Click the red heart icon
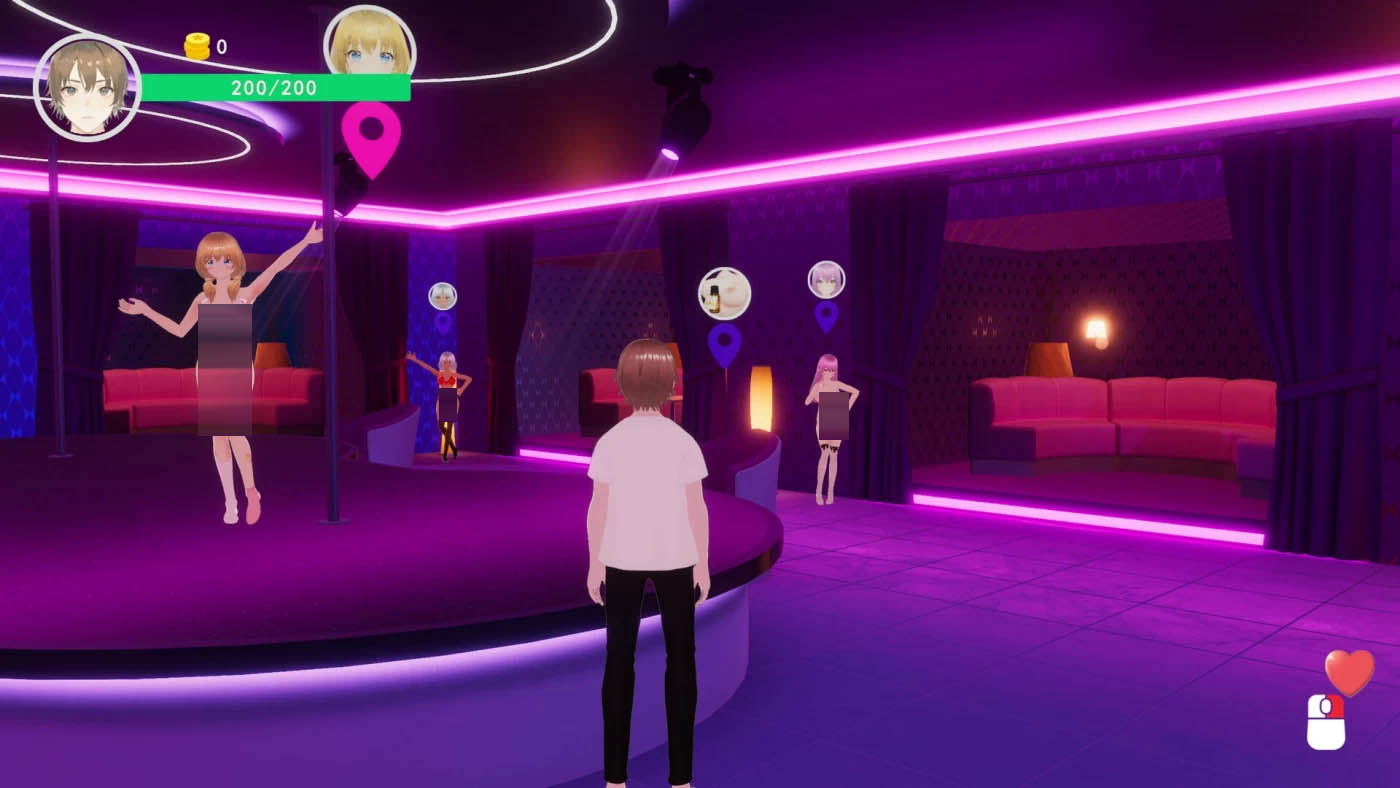 point(1349,672)
